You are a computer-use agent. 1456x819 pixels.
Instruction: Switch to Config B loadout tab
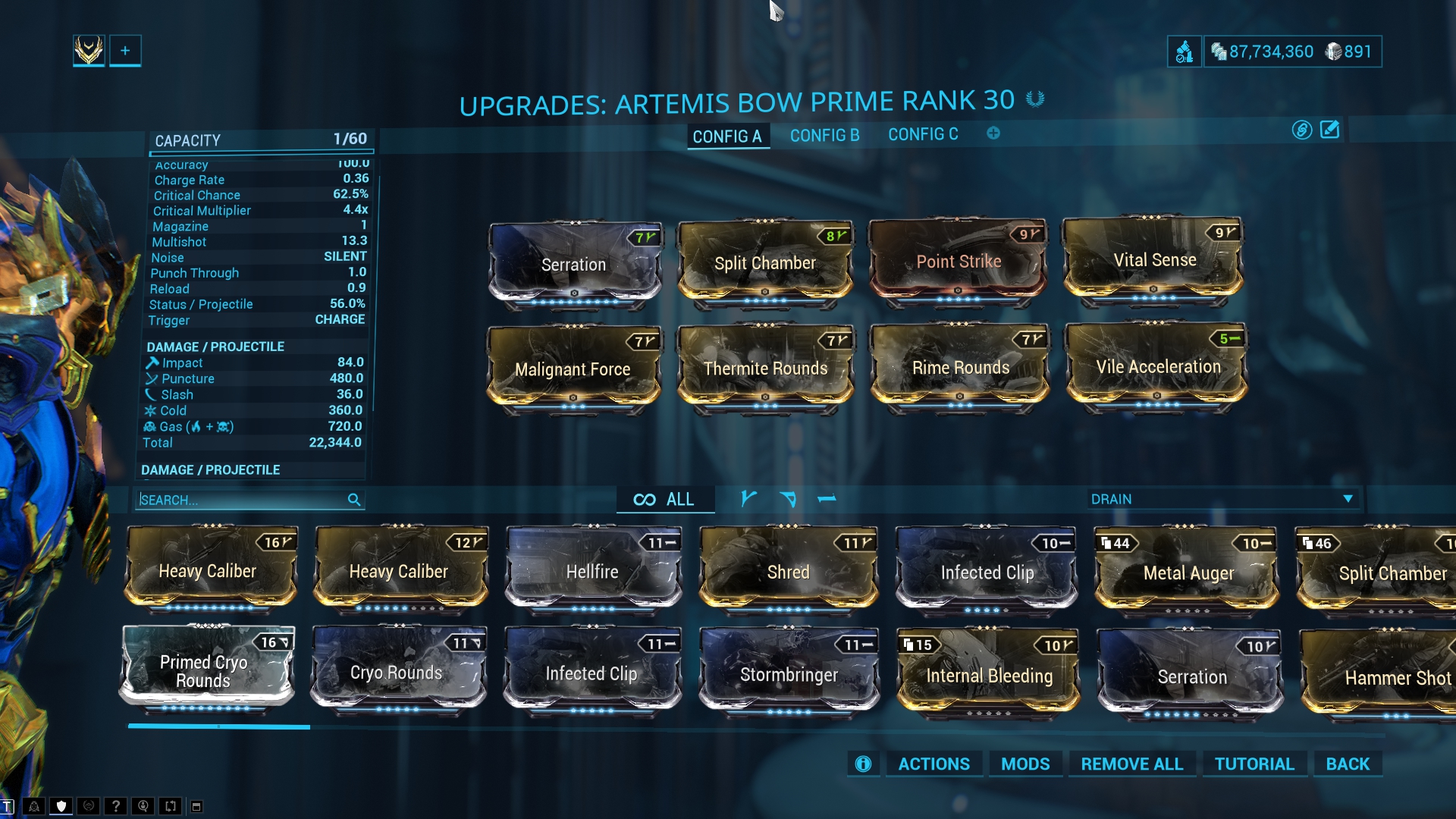pyautogui.click(x=824, y=136)
